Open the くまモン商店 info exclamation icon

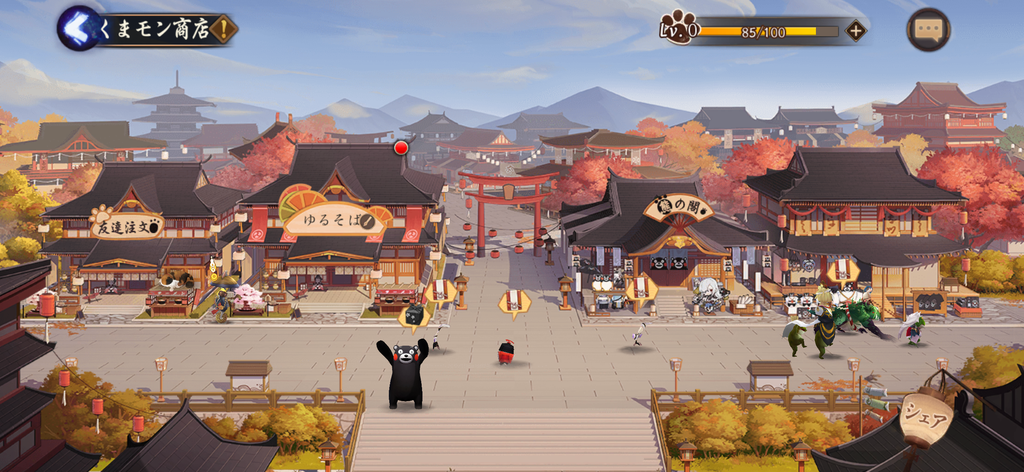222,29
